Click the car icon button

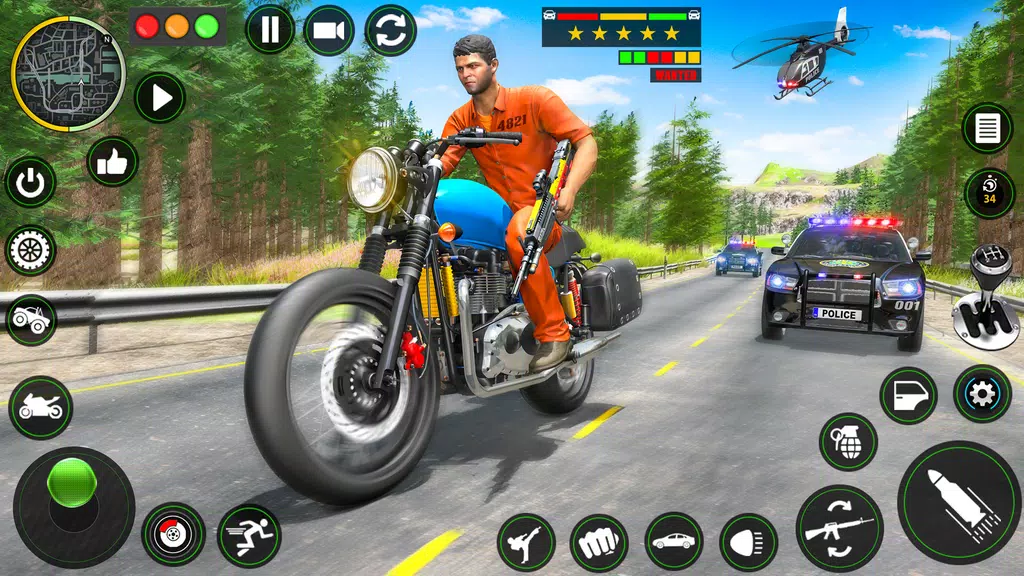pyautogui.click(x=673, y=541)
